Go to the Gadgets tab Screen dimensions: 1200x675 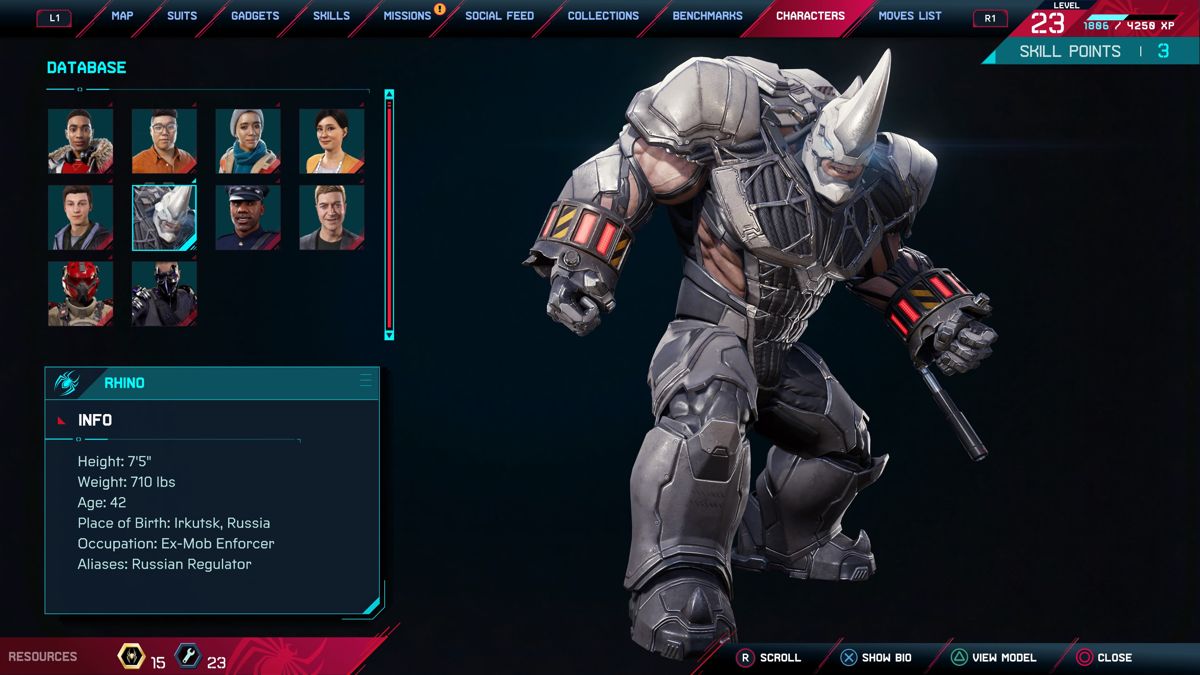tap(255, 16)
